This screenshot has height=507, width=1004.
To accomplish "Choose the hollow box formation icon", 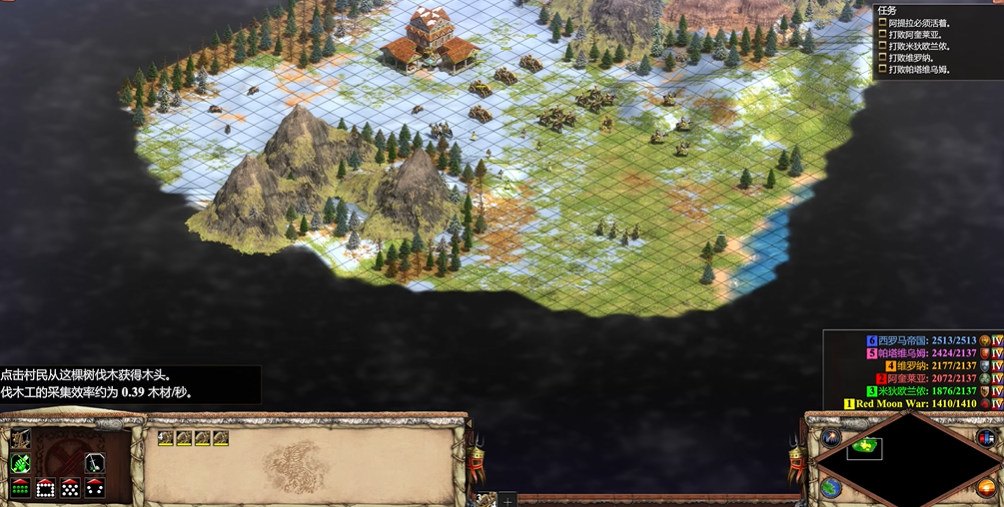I will 45,488.
